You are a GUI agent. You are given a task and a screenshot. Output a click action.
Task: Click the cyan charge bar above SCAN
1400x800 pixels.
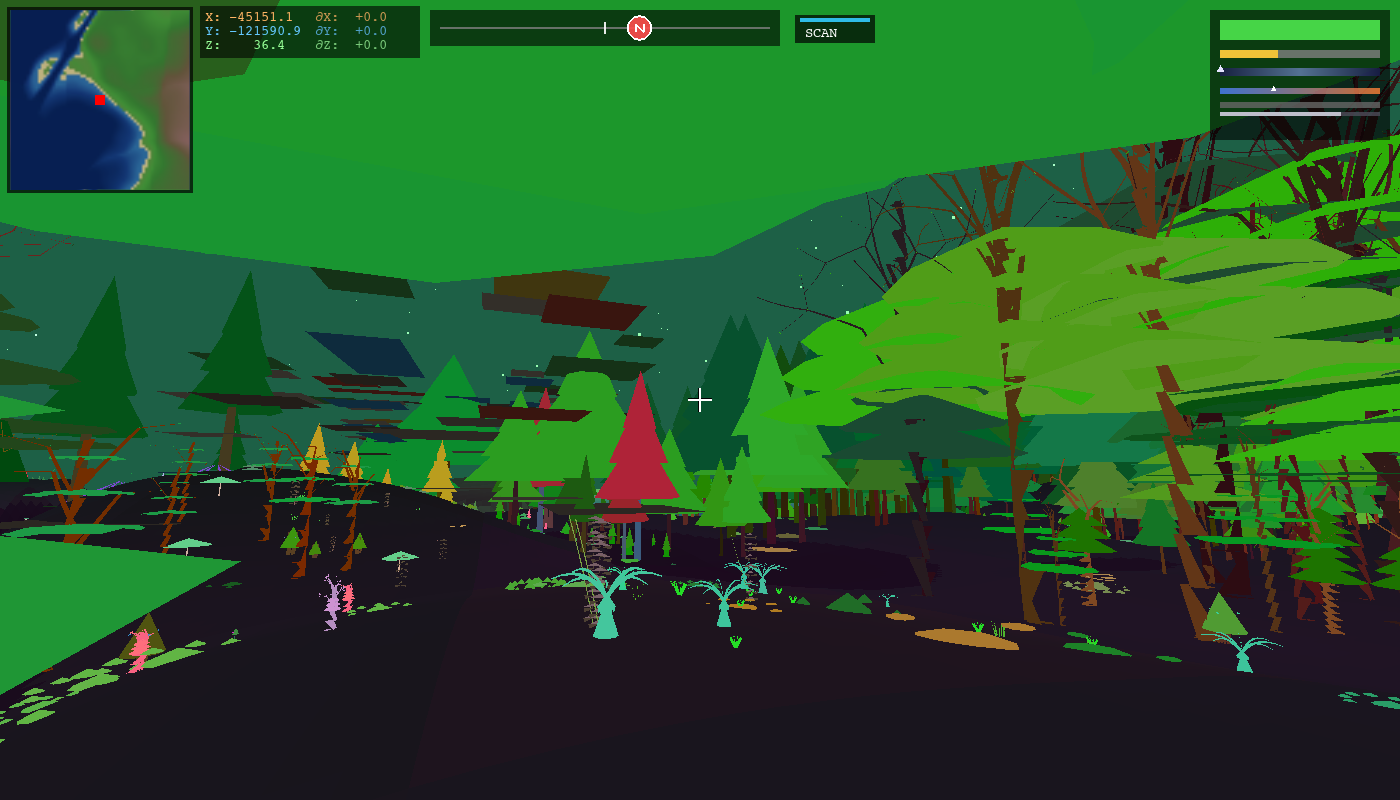click(x=835, y=19)
